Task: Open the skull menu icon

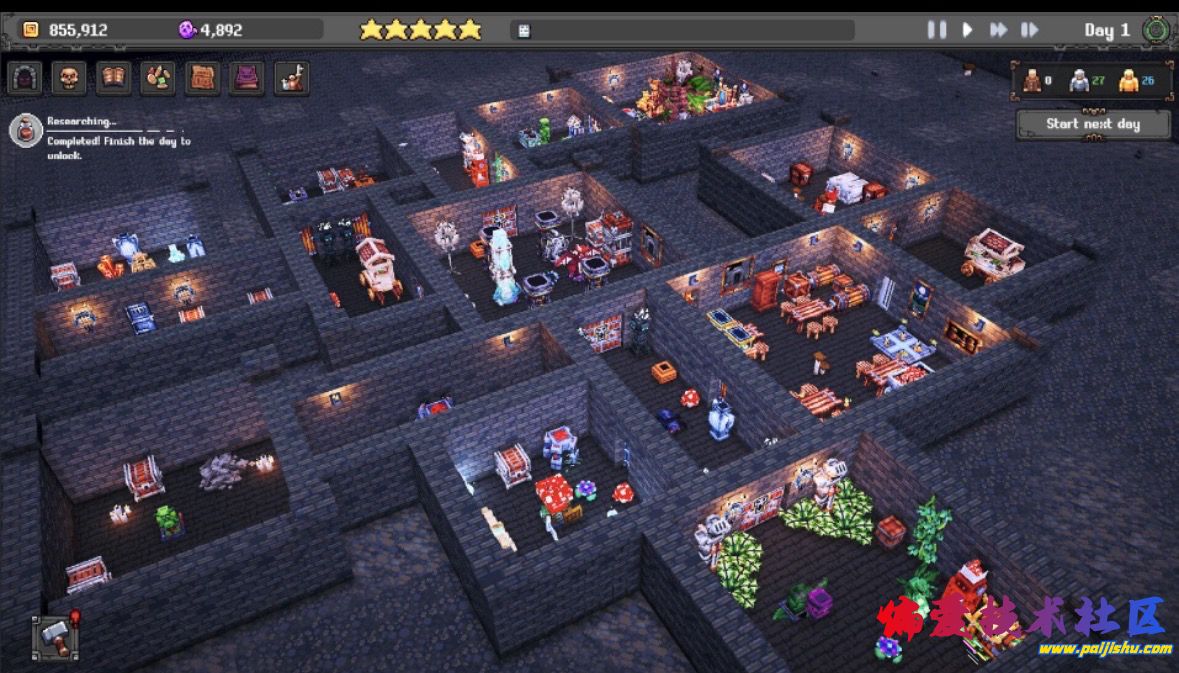Action: [x=69, y=78]
